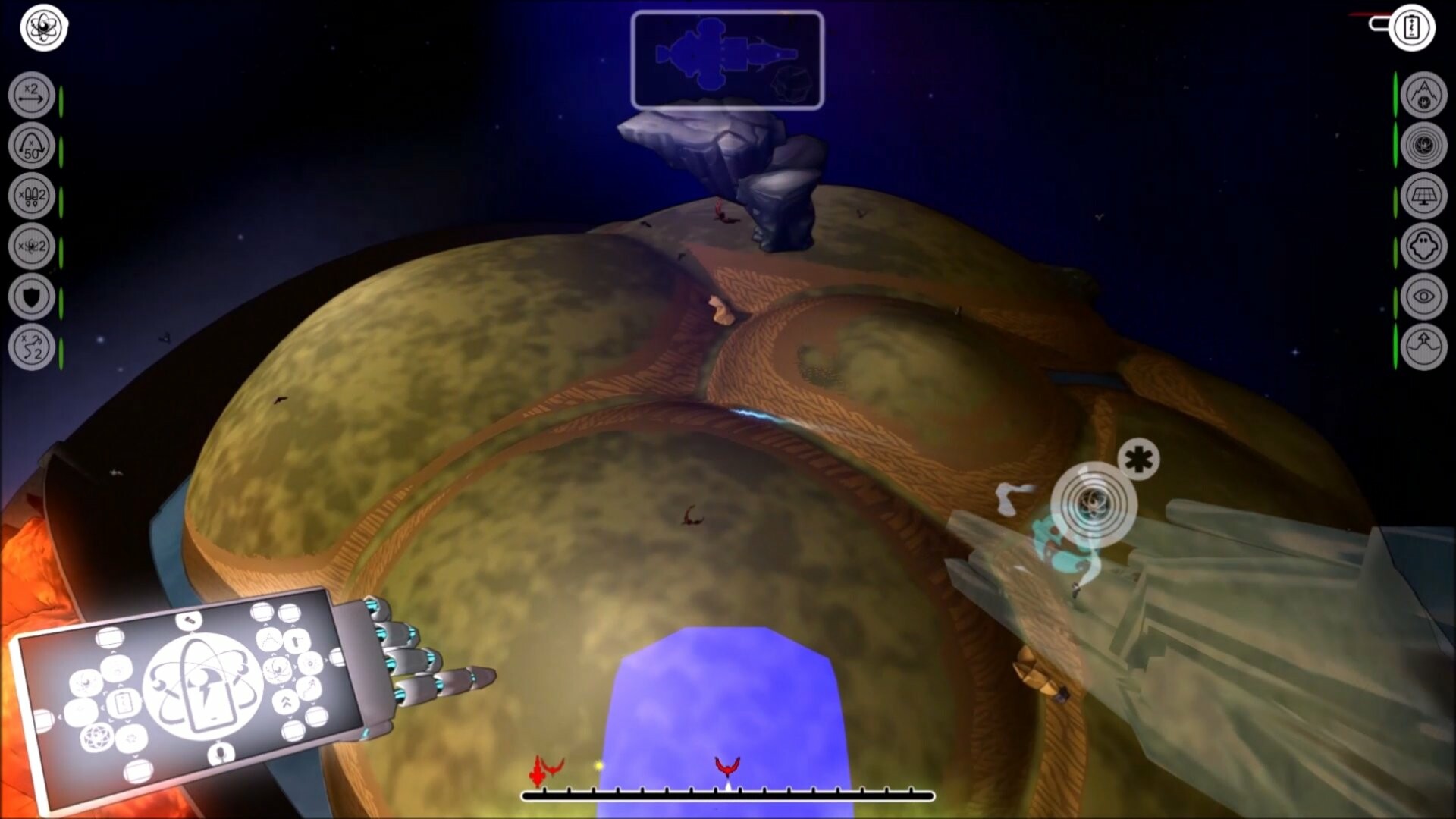Expand the double chevron icon on the tablet
This screenshot has height=819, width=1456.
(x=286, y=701)
